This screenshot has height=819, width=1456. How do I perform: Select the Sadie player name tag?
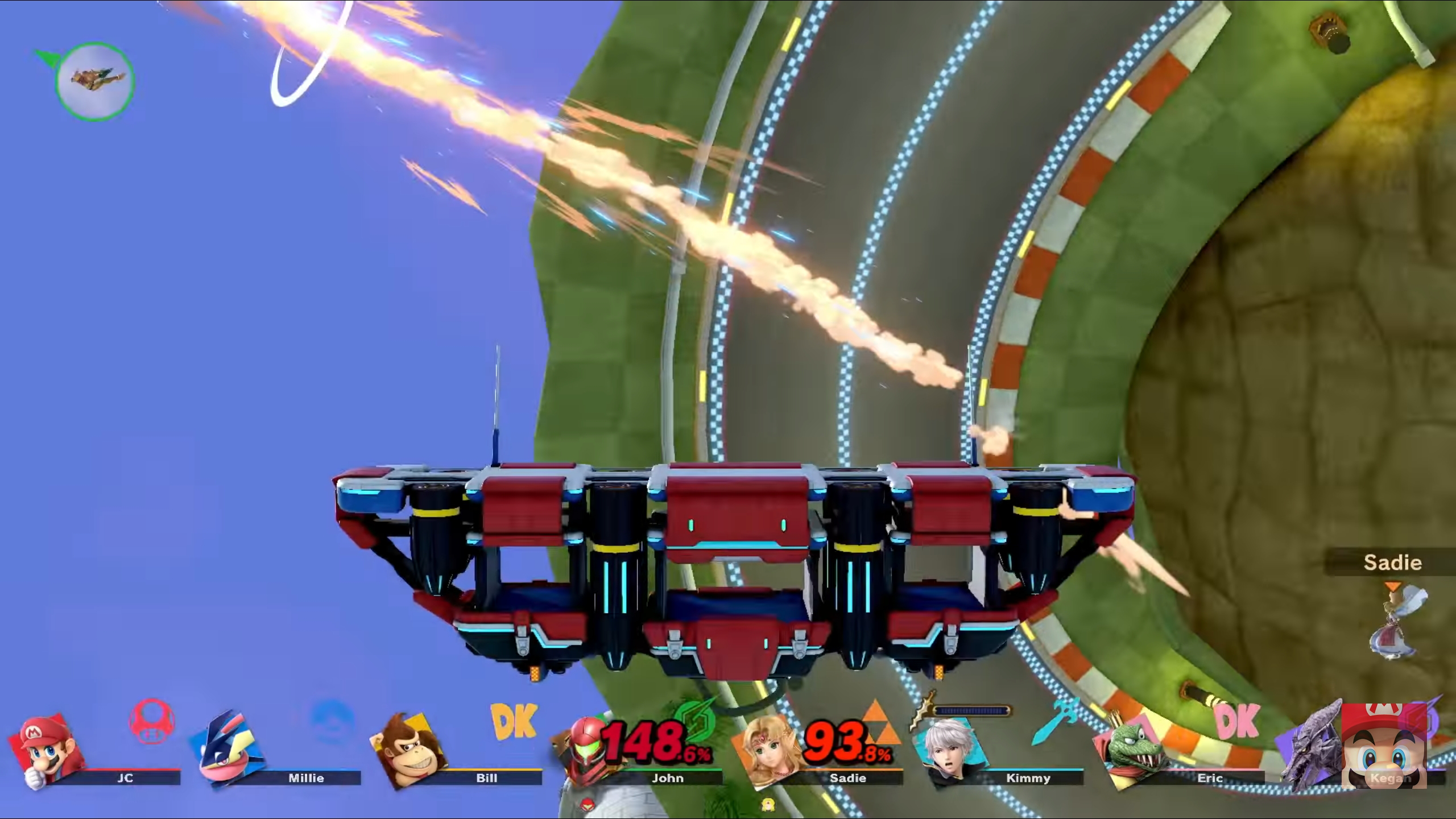1392,563
